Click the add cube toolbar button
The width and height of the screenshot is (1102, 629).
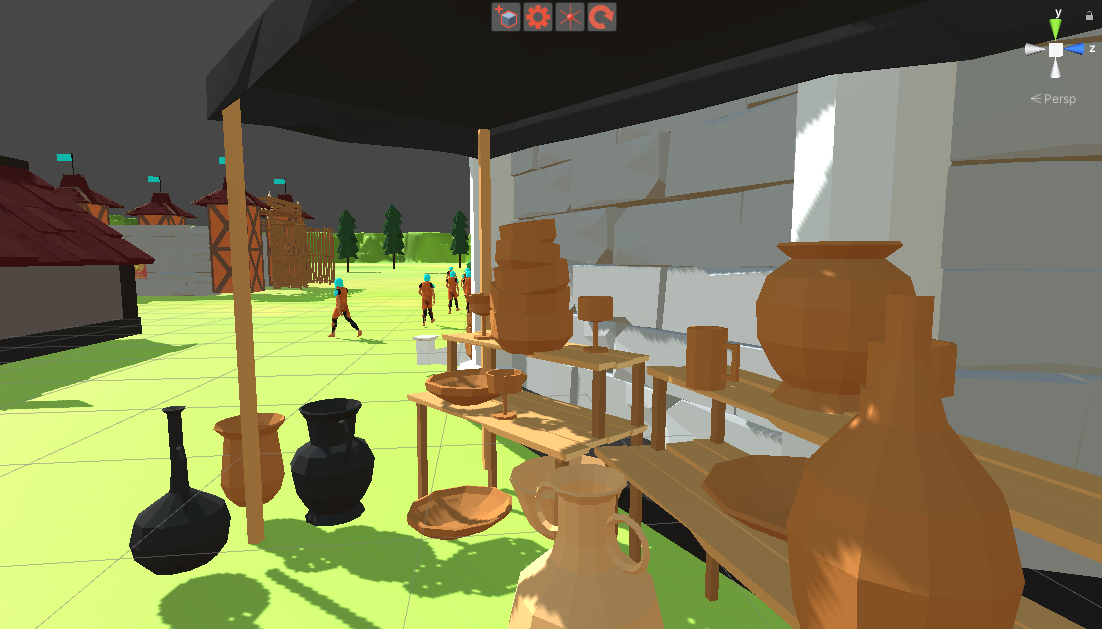click(507, 17)
